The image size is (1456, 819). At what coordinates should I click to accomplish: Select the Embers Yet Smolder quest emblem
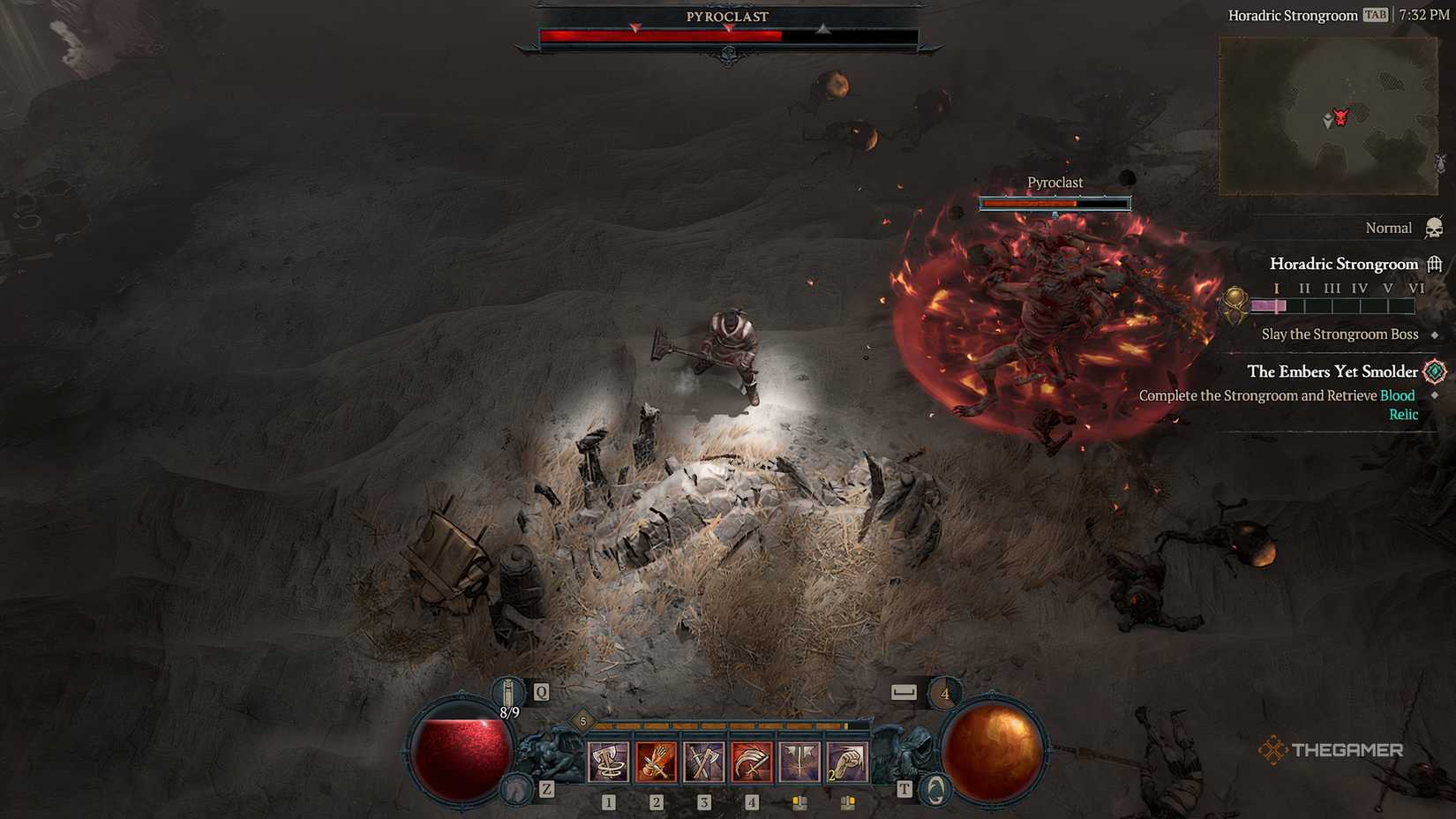point(1434,372)
